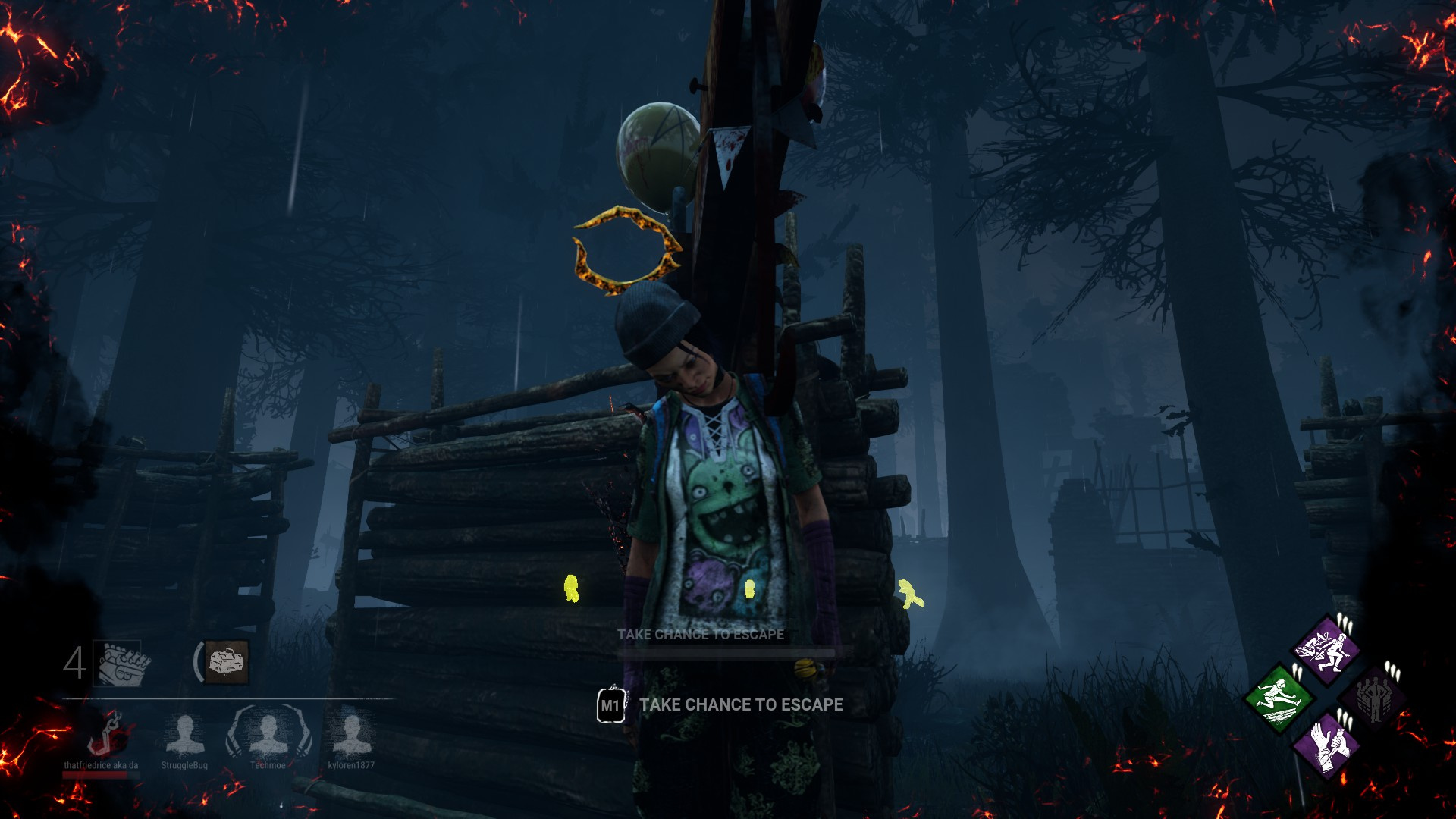
Task: Click the TAKE CHANCE TO ESCAPE prompt
Action: pos(741,704)
